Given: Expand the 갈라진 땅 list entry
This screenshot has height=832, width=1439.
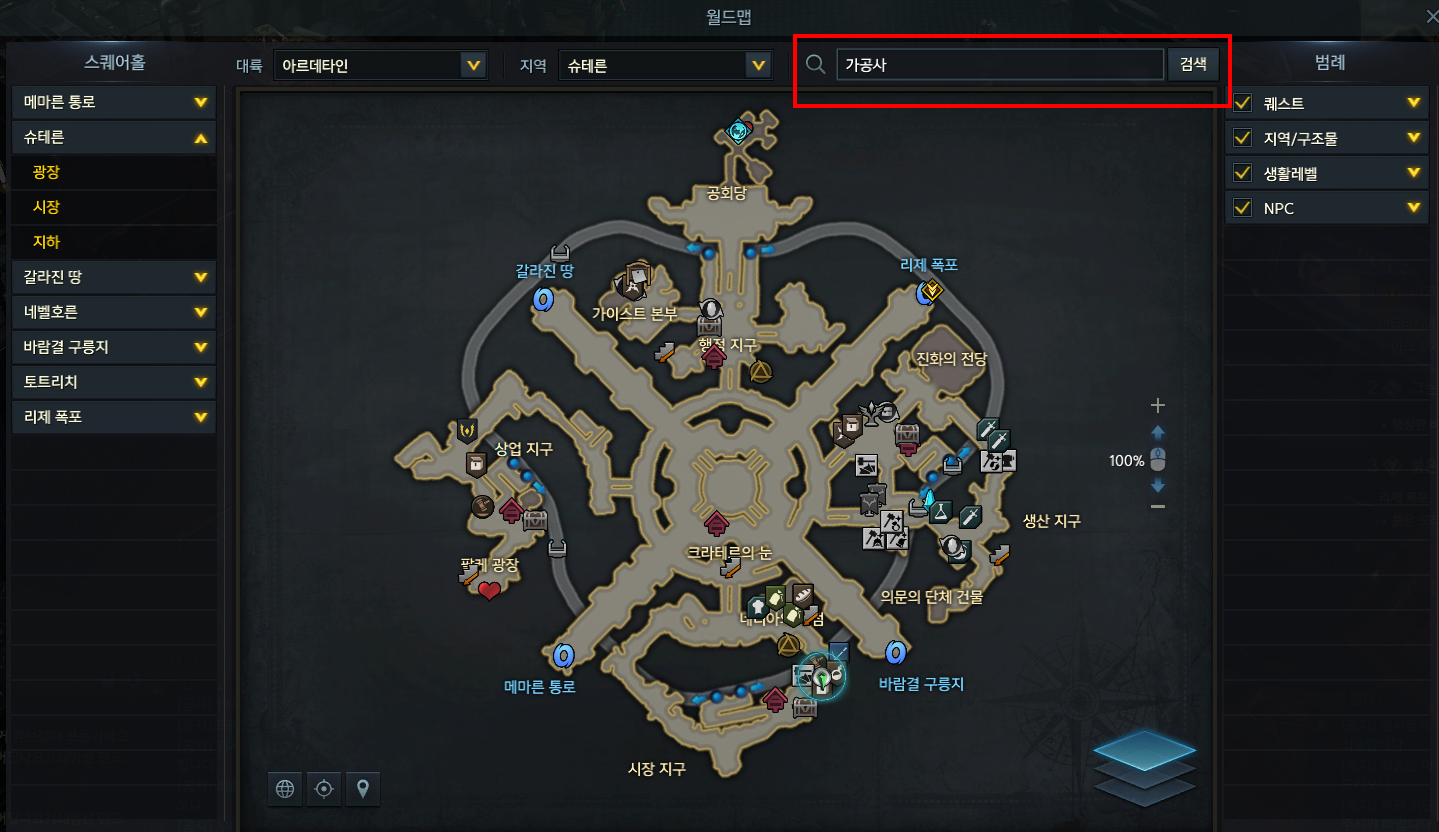Looking at the screenshot, I should click(114, 277).
